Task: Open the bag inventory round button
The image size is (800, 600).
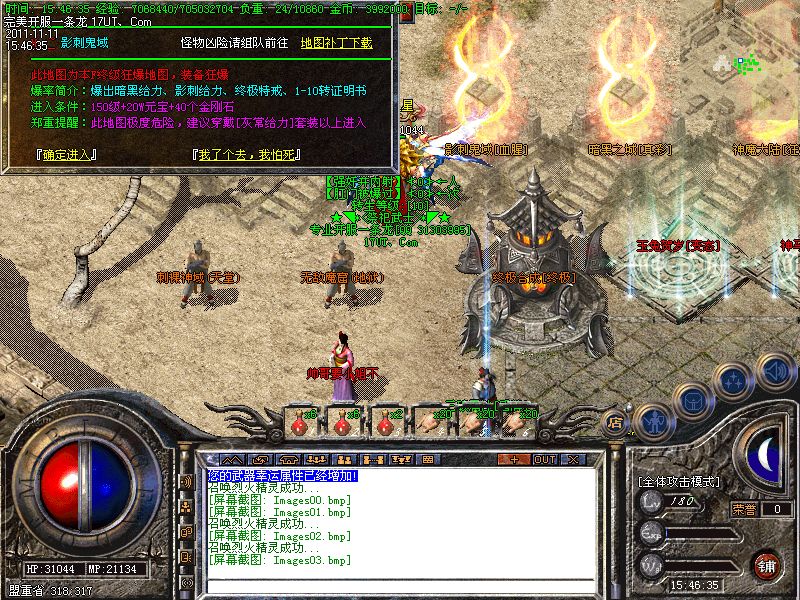Action: coord(692,402)
